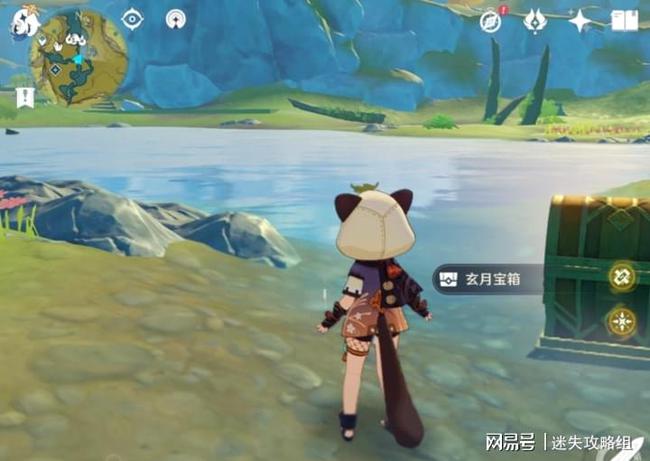Open the quest bookmark icon below the minimap
This screenshot has width=650, height=461.
coord(24,96)
